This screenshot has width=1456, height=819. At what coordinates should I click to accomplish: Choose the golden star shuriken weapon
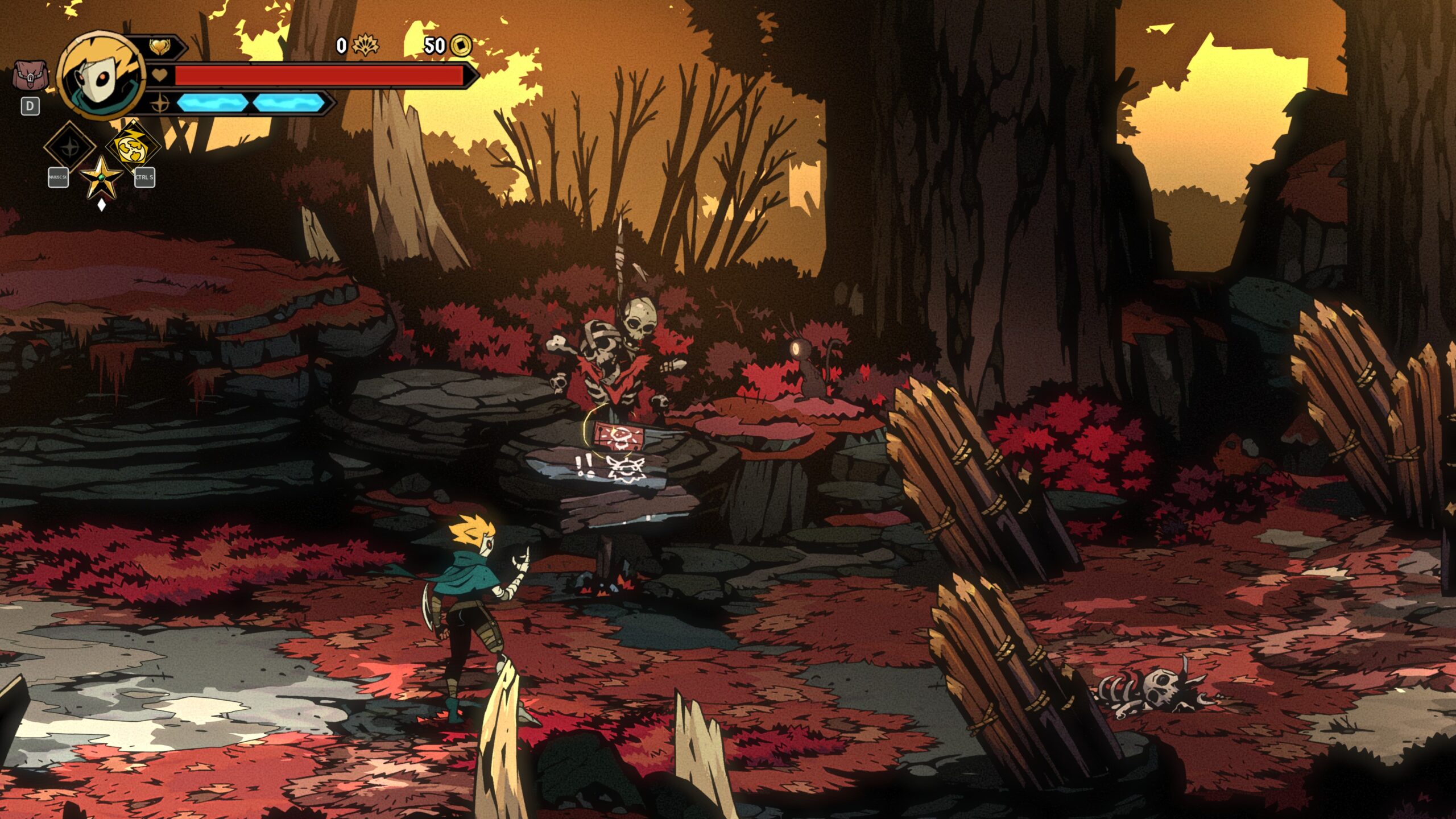point(101,177)
